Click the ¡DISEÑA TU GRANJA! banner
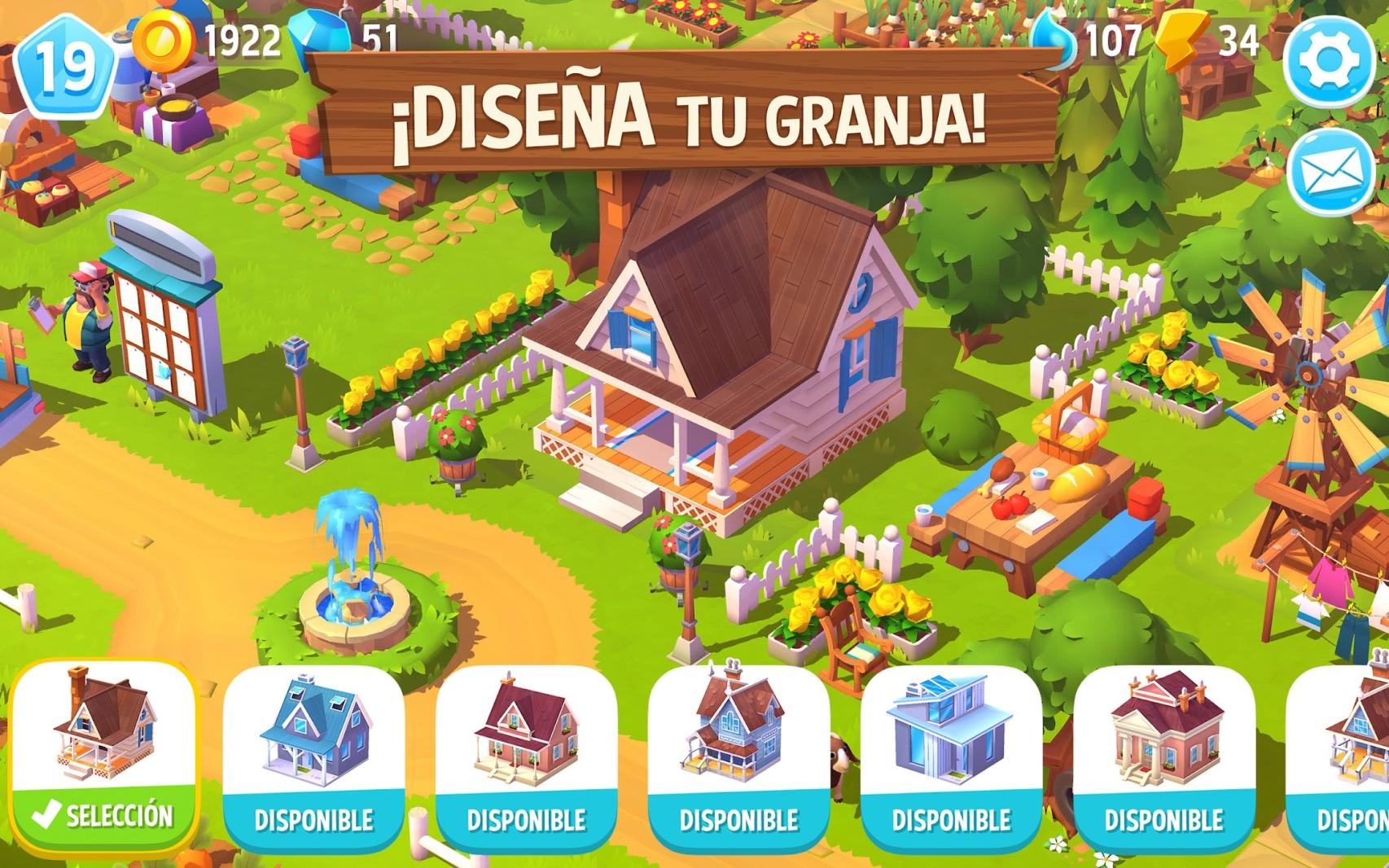 tap(692, 114)
